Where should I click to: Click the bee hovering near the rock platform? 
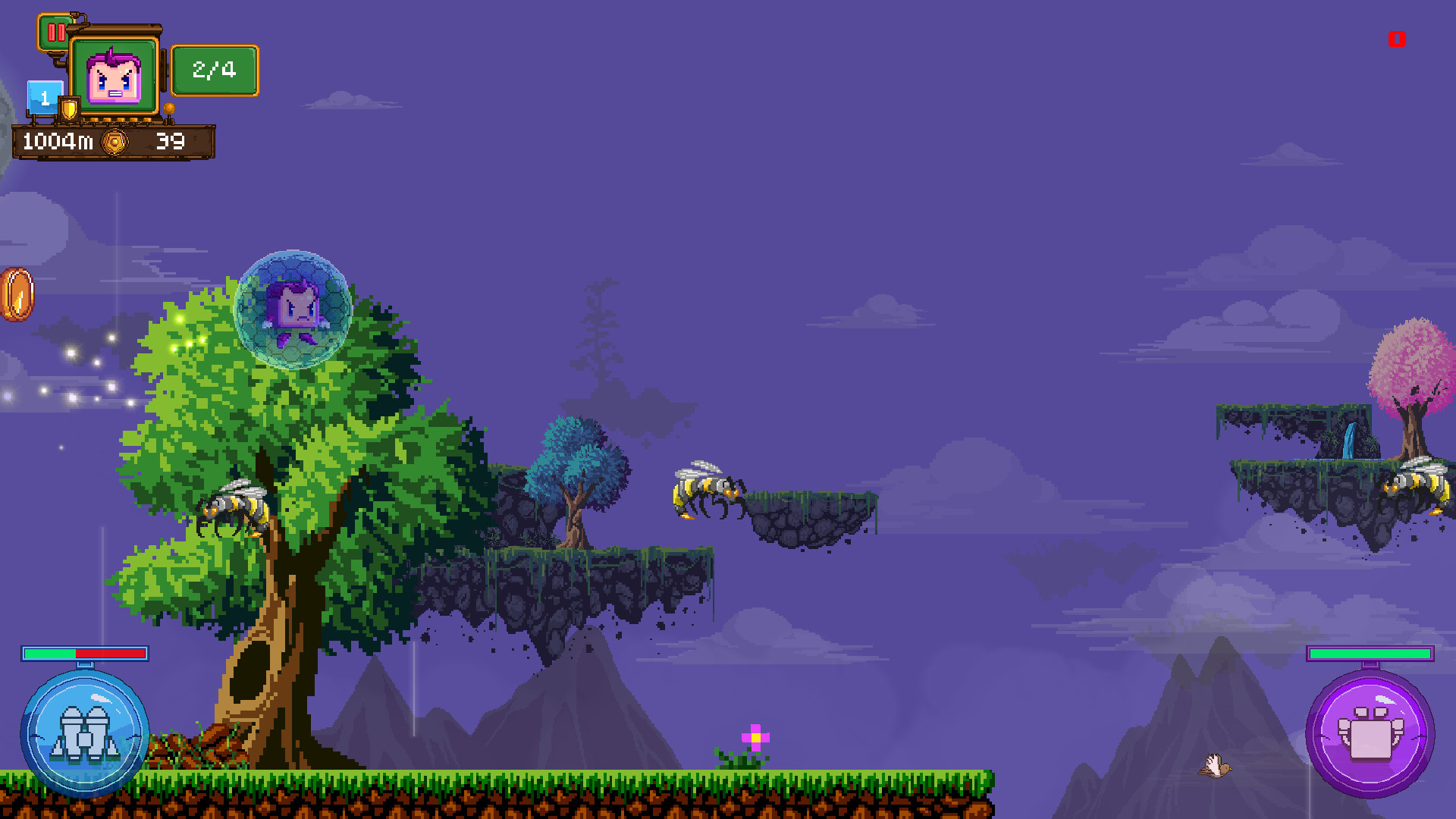coord(705,493)
